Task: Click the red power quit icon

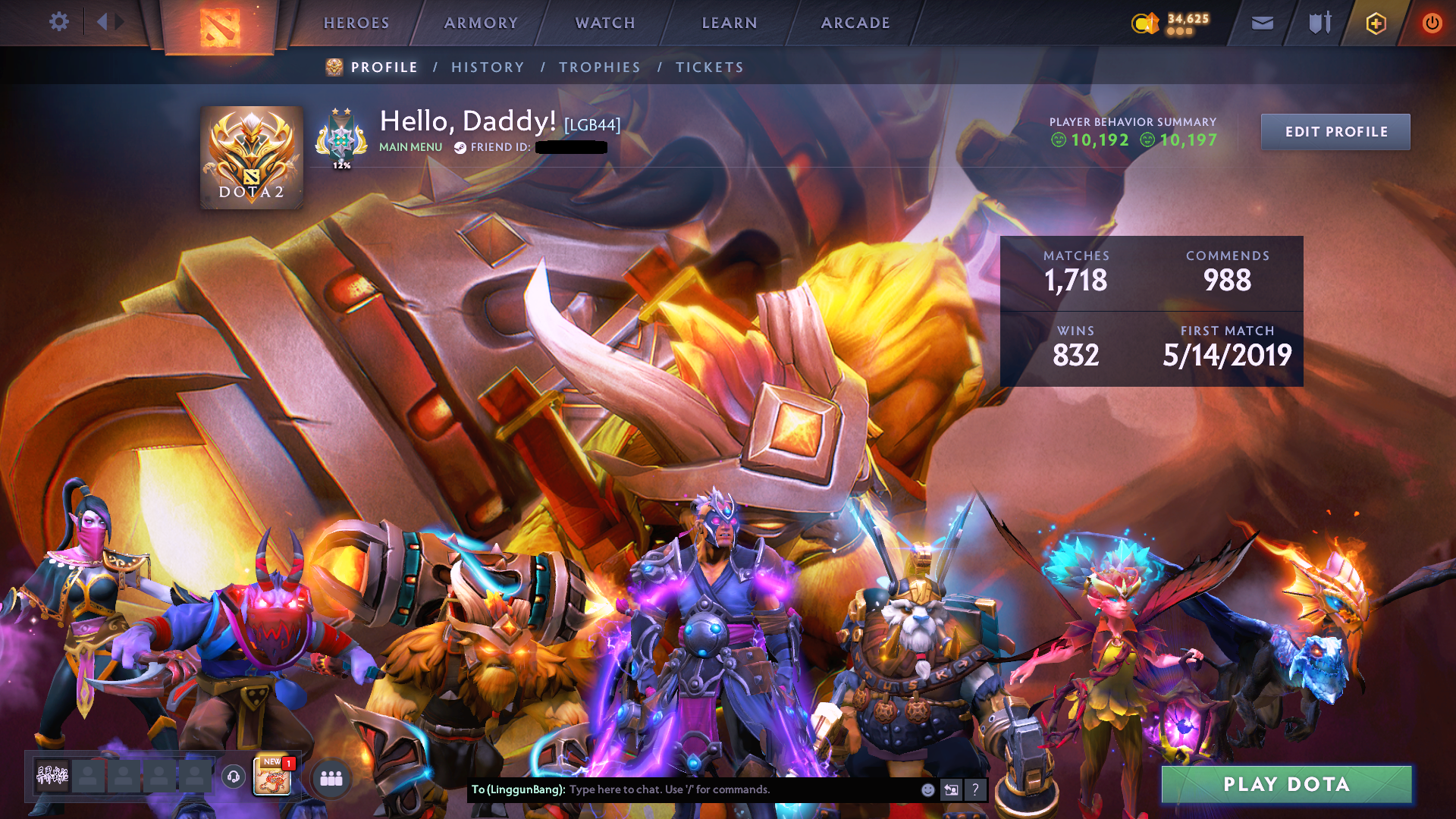Action: [1432, 23]
